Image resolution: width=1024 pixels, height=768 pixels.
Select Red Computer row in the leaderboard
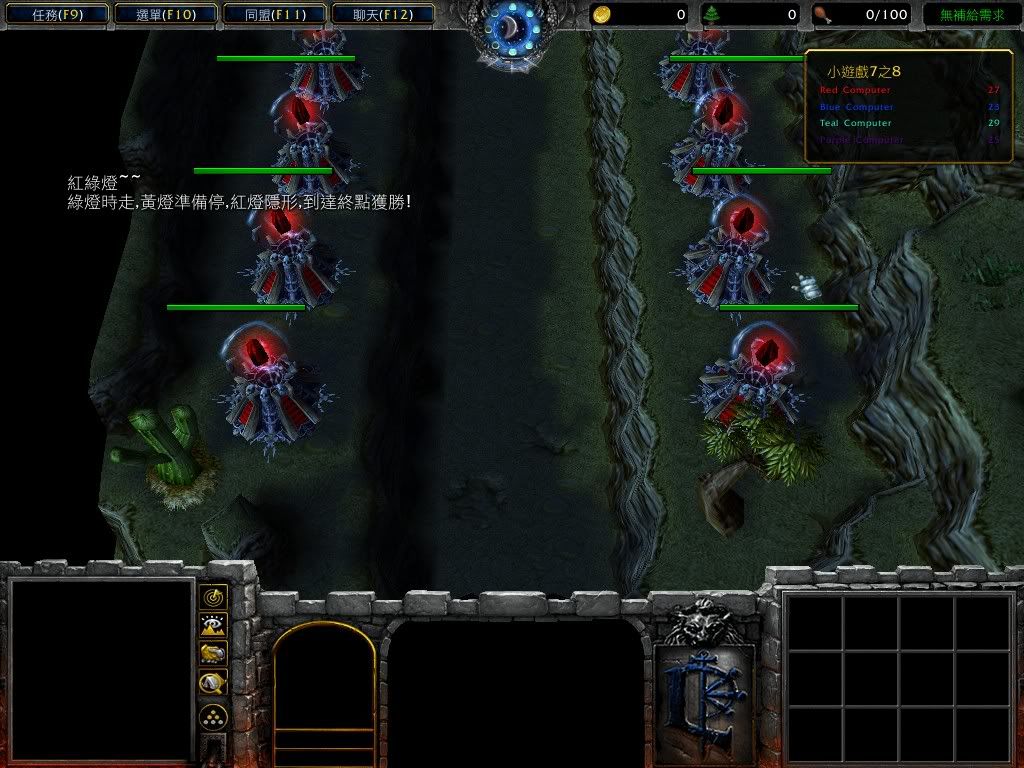(x=909, y=91)
